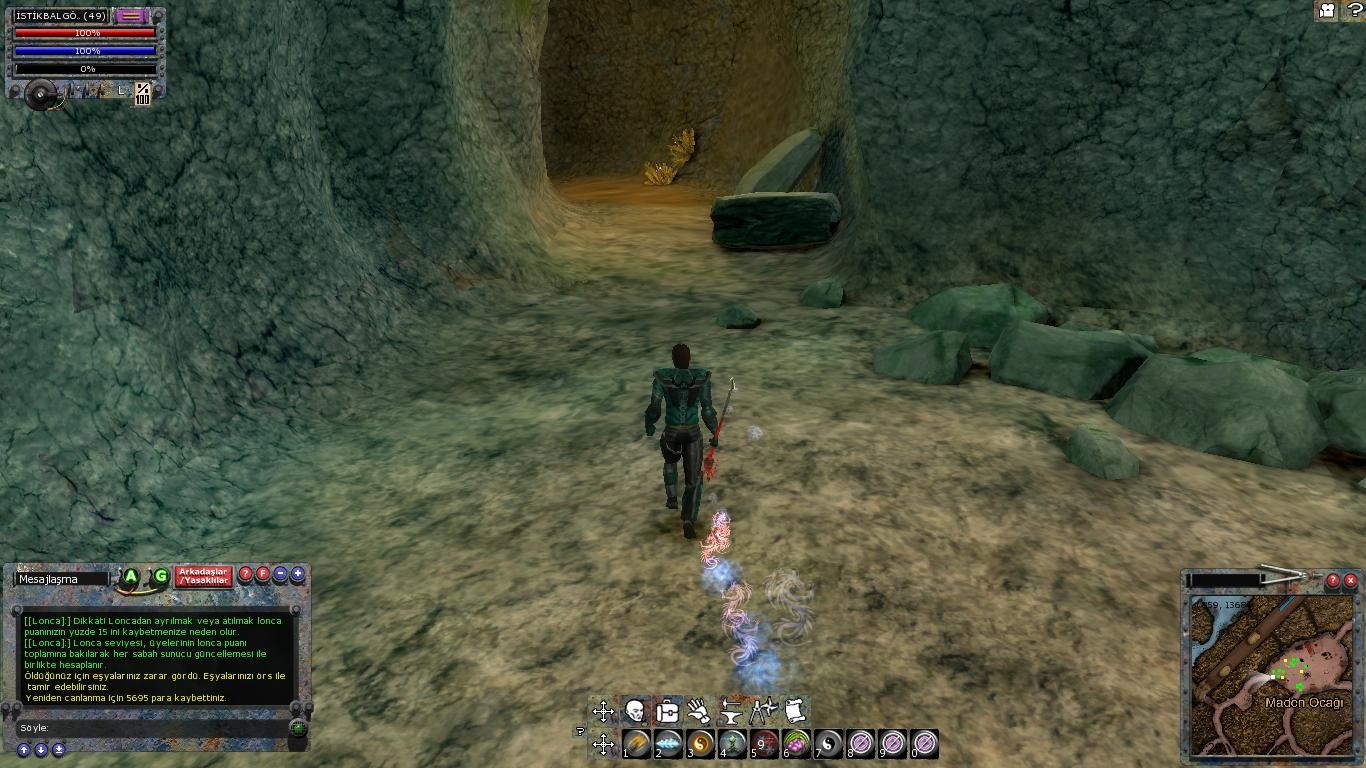This screenshot has height=768, width=1366.
Task: Use the pink crystal item in slot 6
Action: (x=796, y=744)
